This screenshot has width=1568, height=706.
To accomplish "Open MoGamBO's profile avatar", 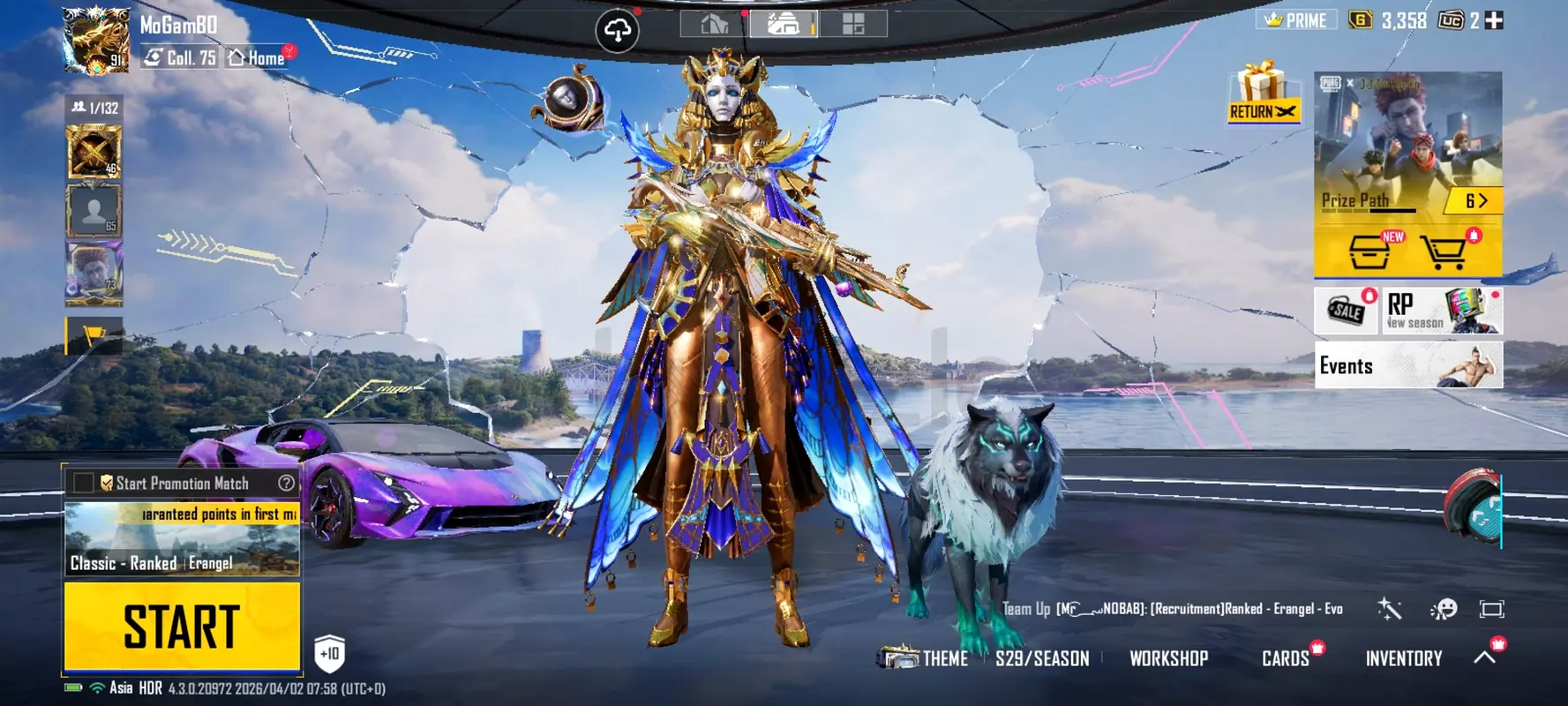I will pos(95,40).
